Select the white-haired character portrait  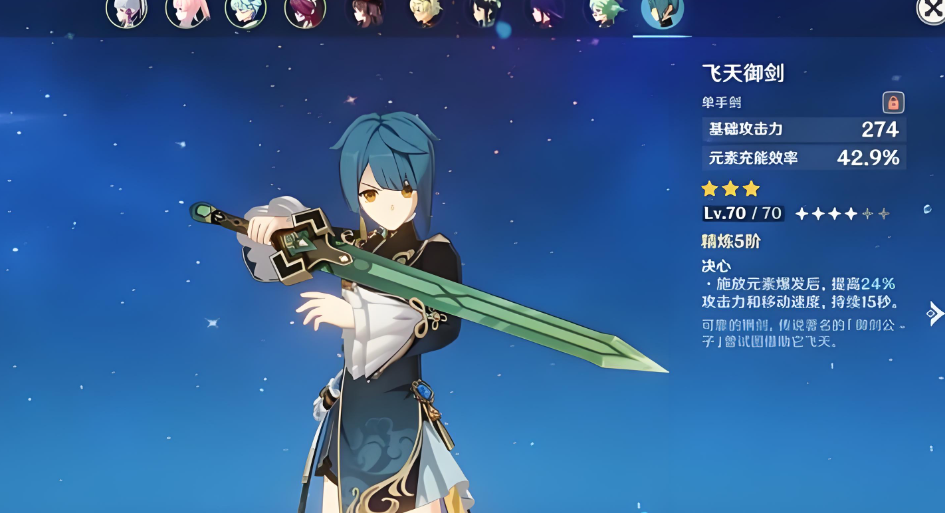(126, 10)
